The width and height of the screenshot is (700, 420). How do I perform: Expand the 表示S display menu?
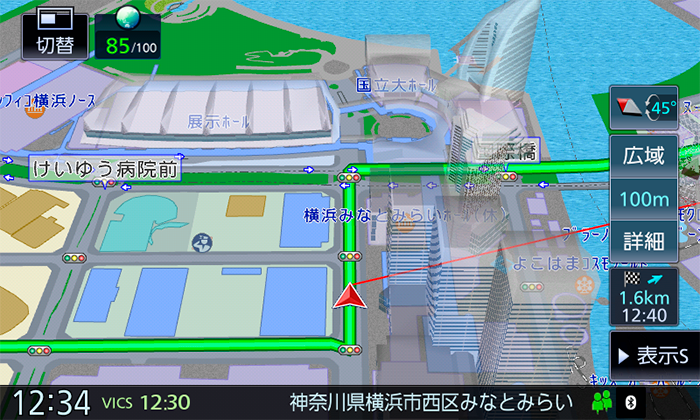click(654, 355)
